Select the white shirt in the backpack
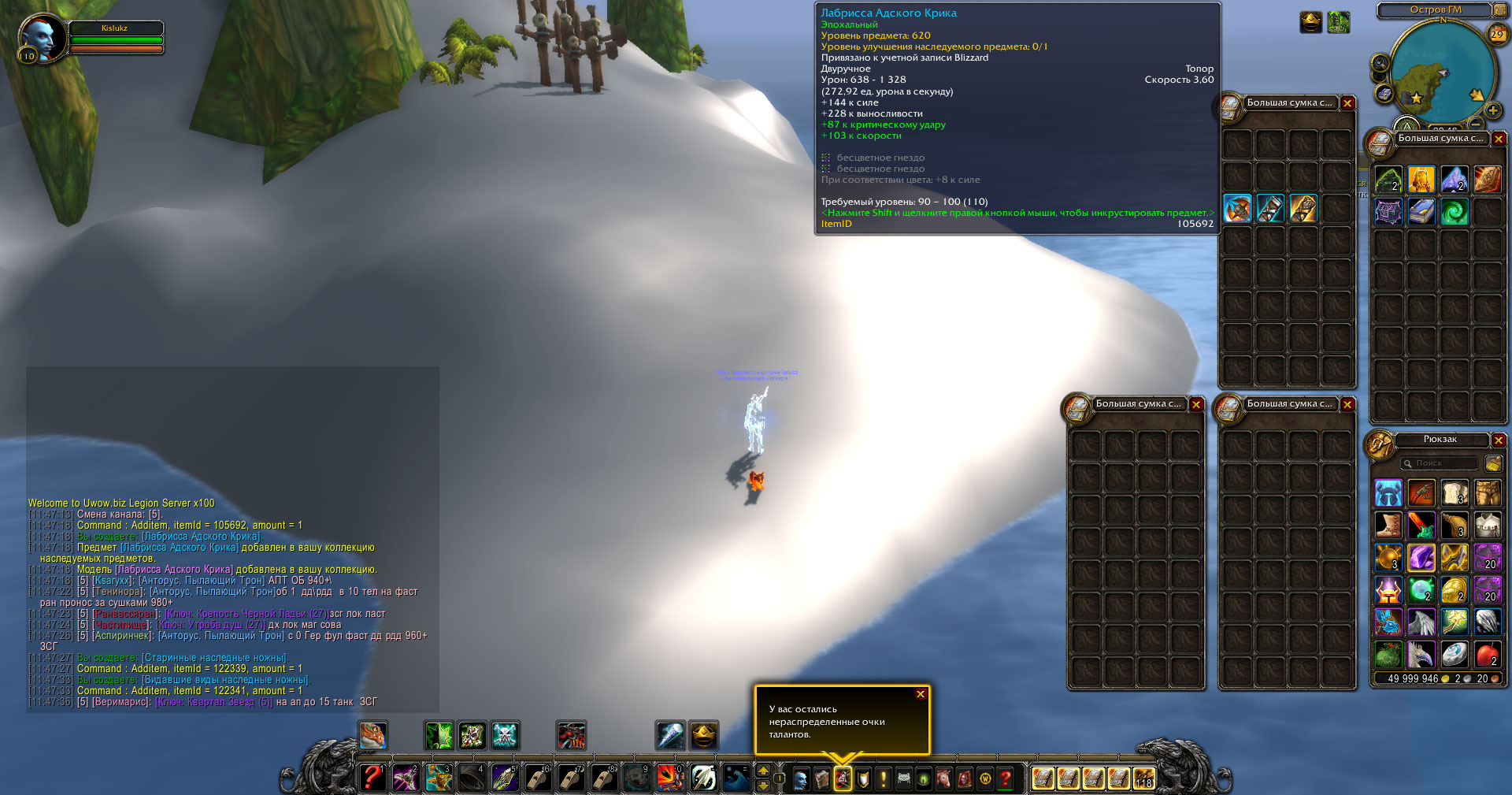 pyautogui.click(x=1487, y=525)
